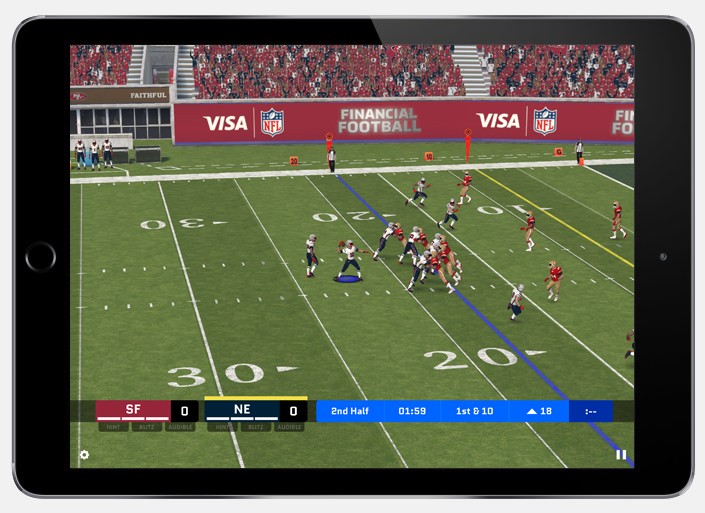Call an AUDIBLE for NE
The image size is (705, 513).
(x=289, y=427)
